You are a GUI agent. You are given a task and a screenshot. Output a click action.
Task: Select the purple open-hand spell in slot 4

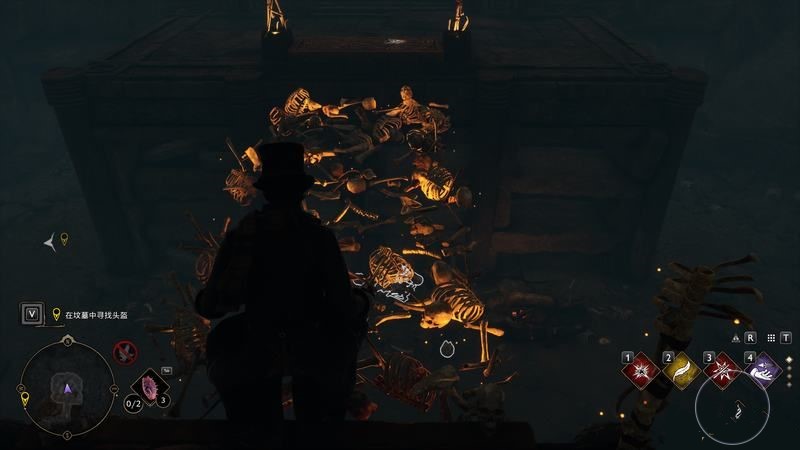(765, 370)
